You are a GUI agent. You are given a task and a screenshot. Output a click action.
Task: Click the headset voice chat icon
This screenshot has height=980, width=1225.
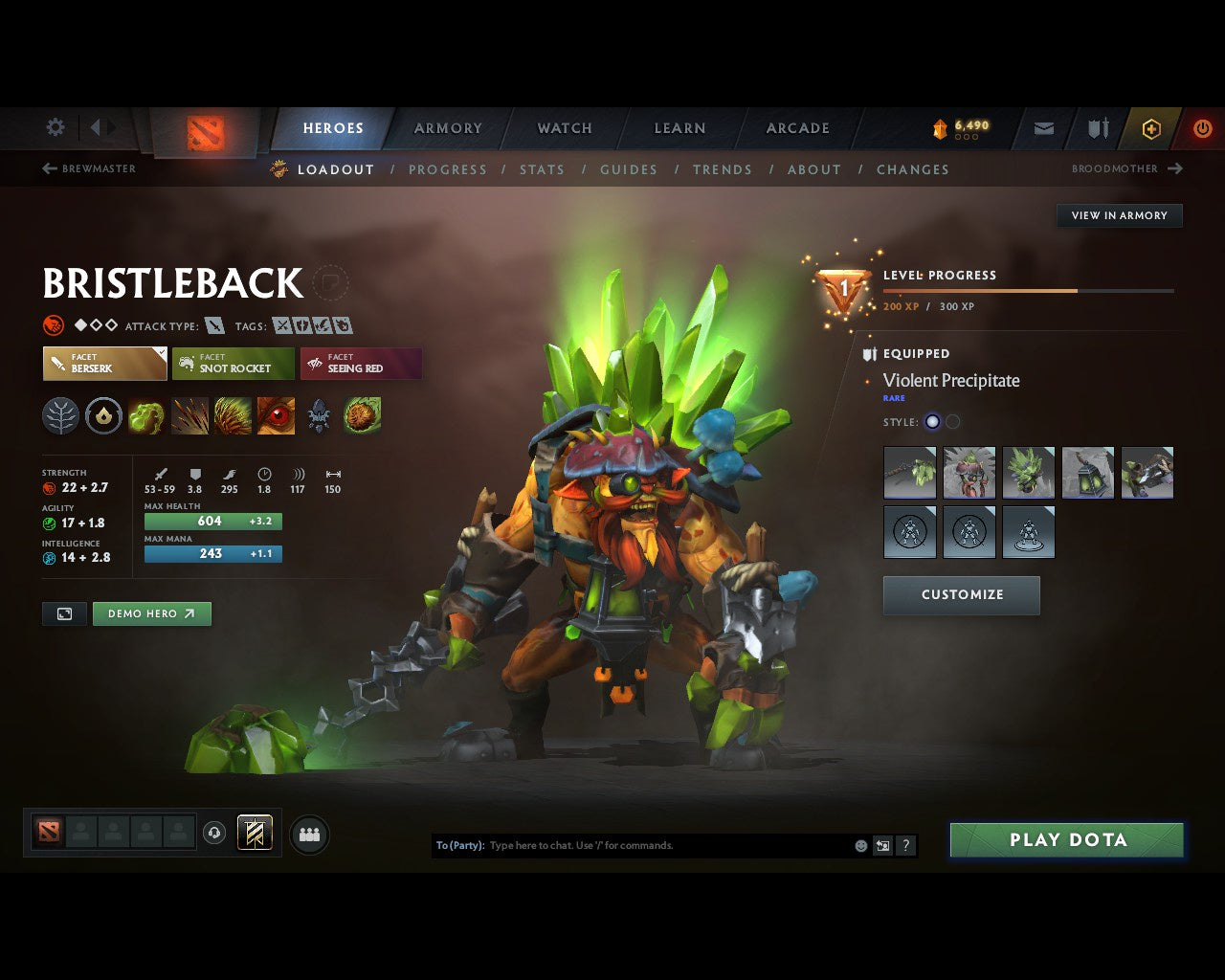tap(212, 832)
